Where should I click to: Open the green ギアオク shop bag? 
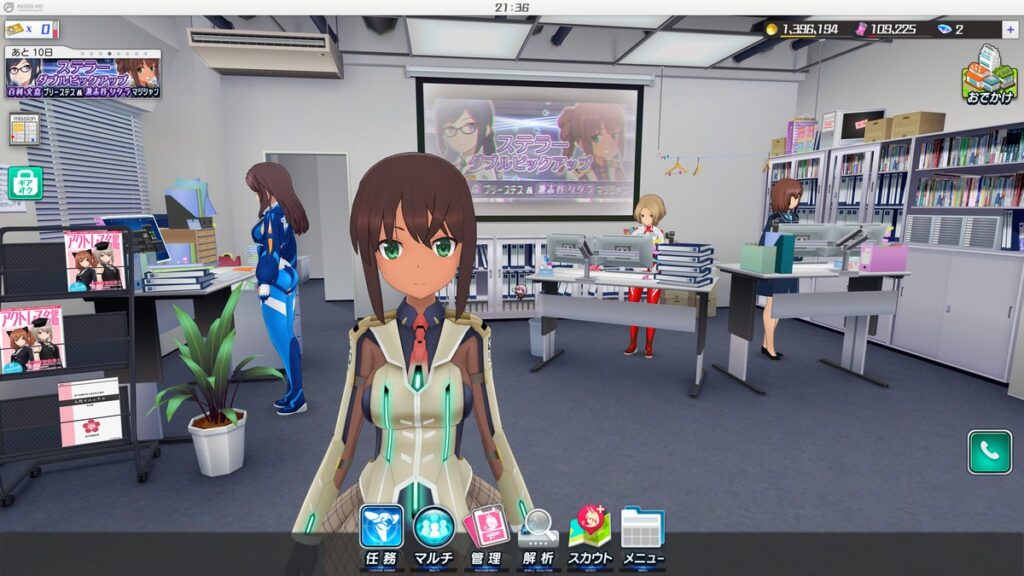click(x=25, y=182)
